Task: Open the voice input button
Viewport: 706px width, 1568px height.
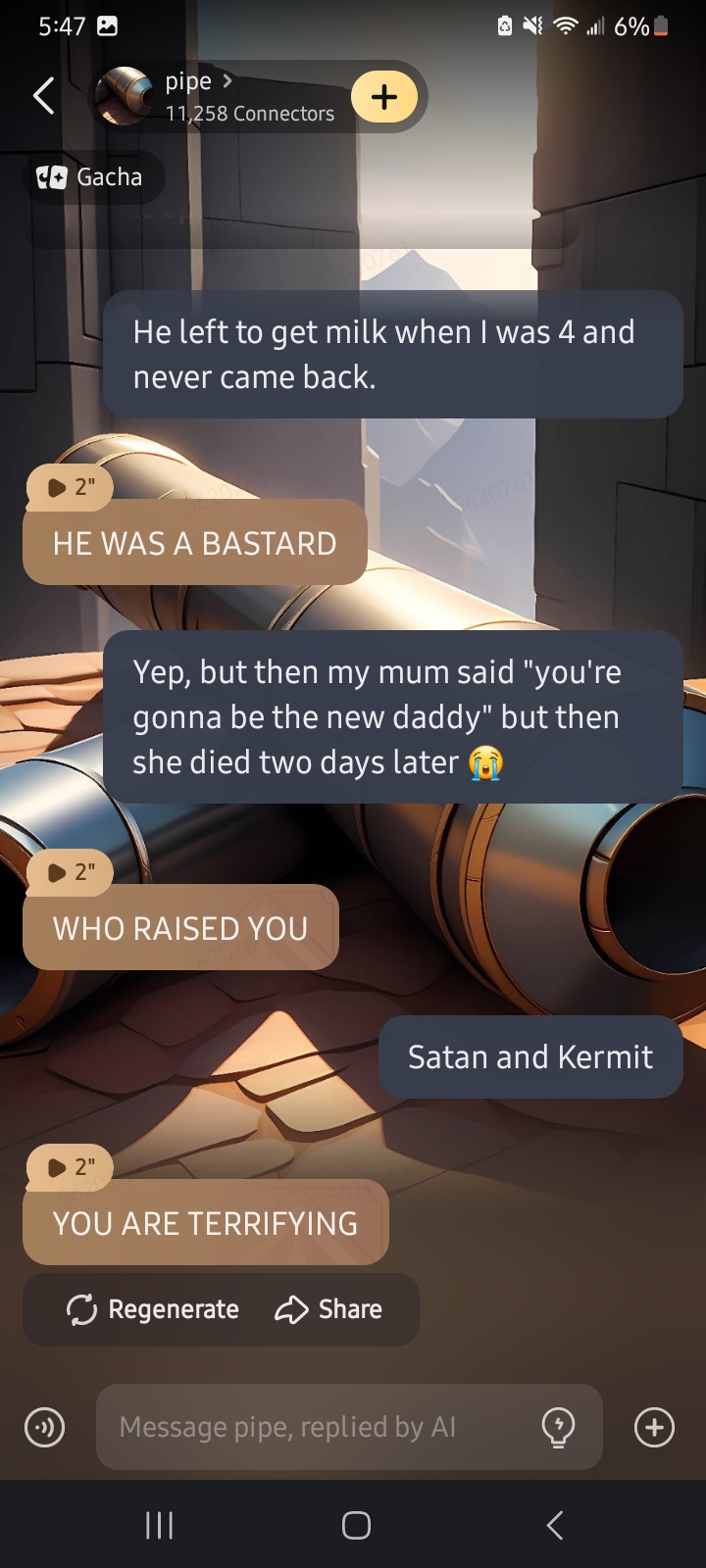Action: 45,1427
